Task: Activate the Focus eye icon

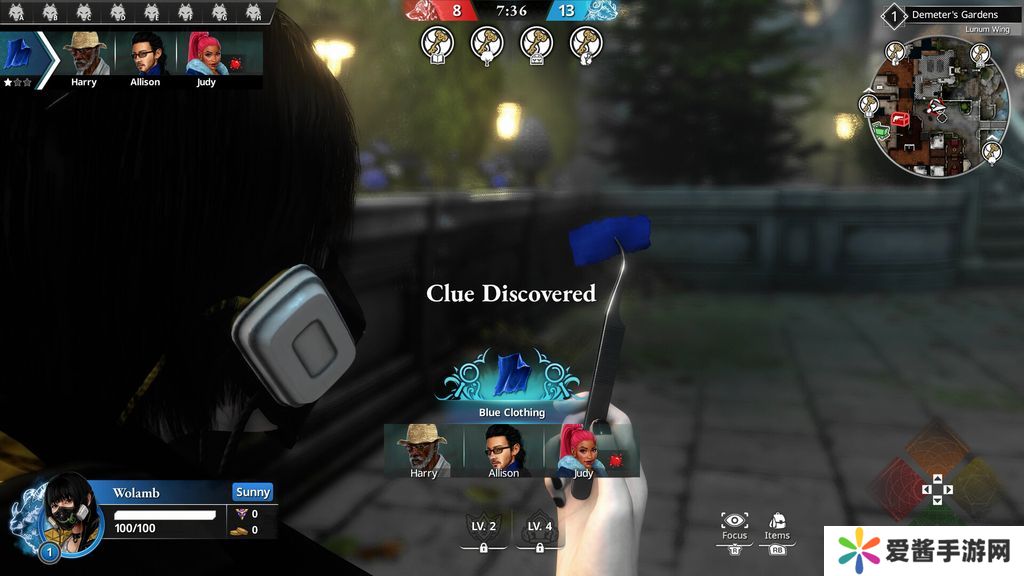Action: click(734, 523)
